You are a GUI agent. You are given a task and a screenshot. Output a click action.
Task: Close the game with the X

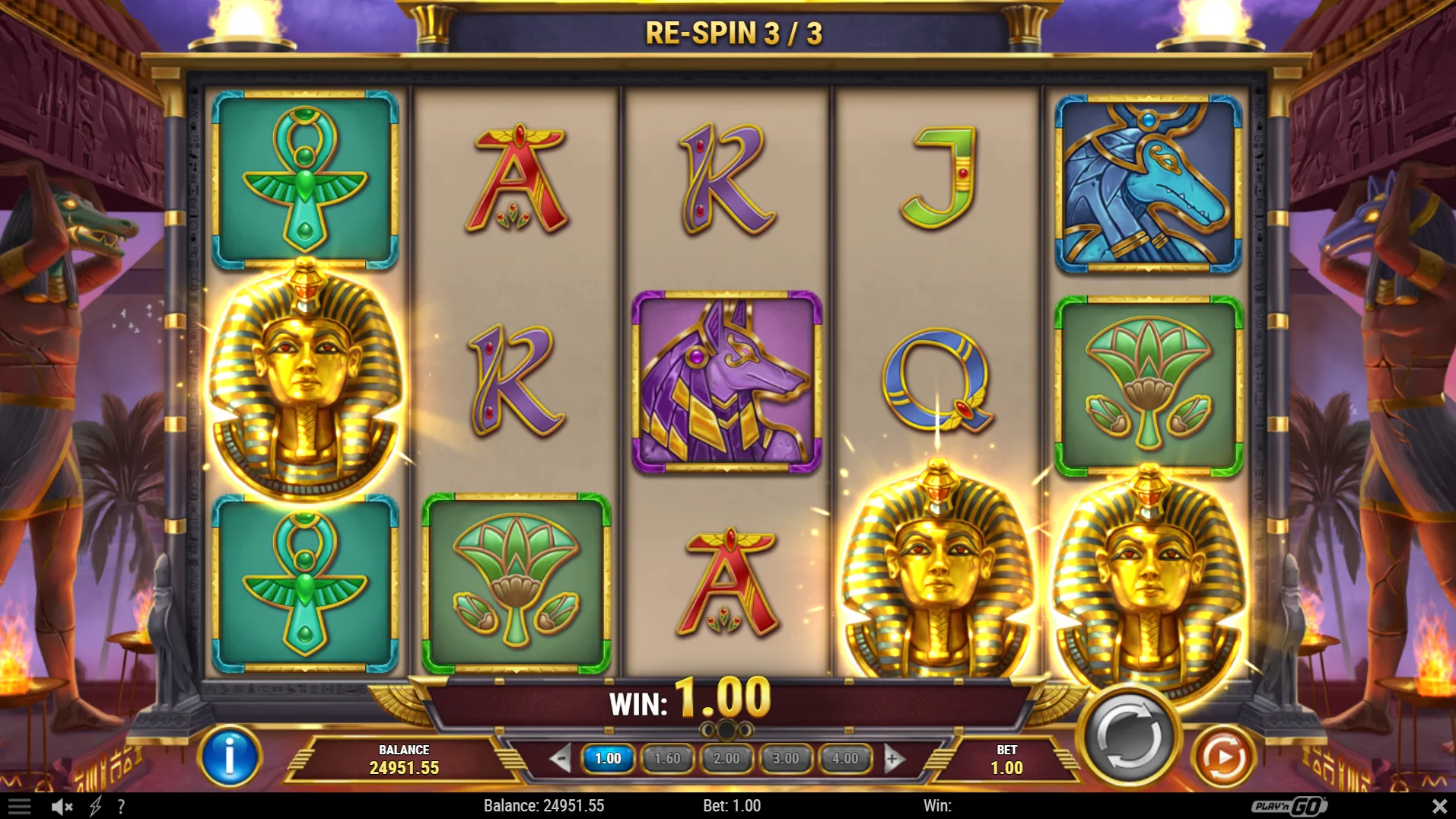click(1439, 806)
